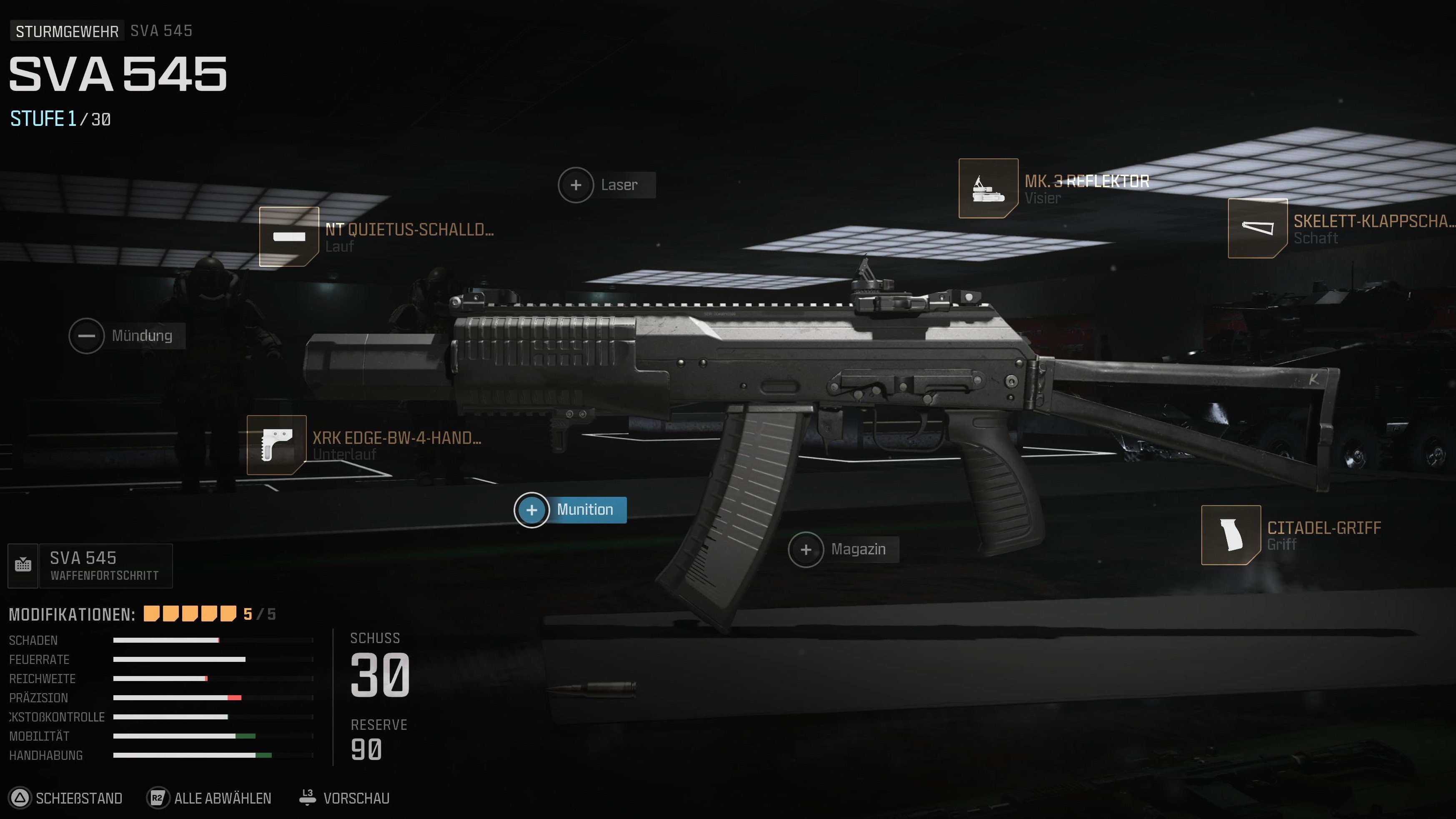Viewport: 1456px width, 819px height.
Task: Click the Waffenfortschritt weapon progression icon
Action: (23, 565)
